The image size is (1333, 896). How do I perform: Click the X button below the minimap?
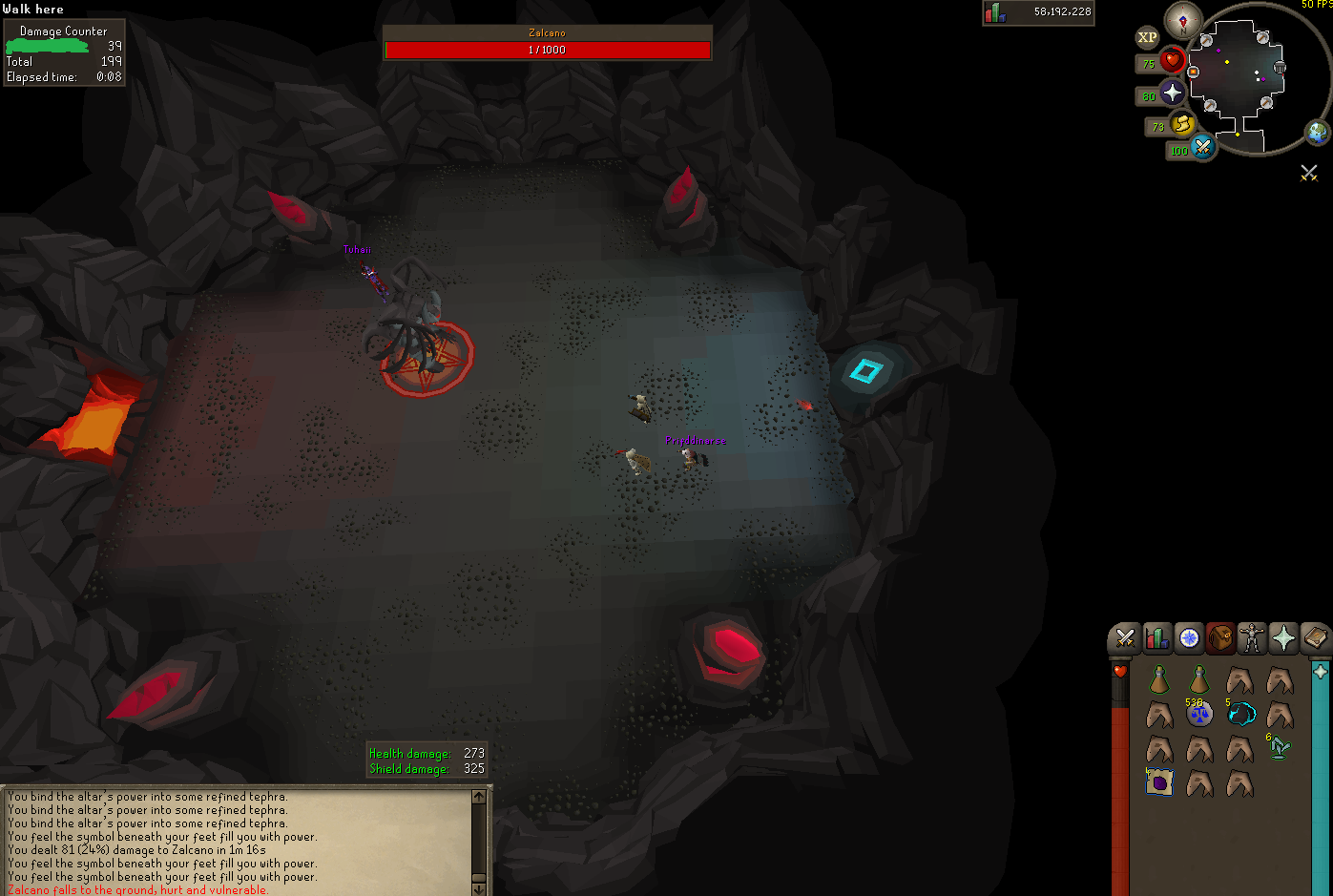[x=1308, y=173]
